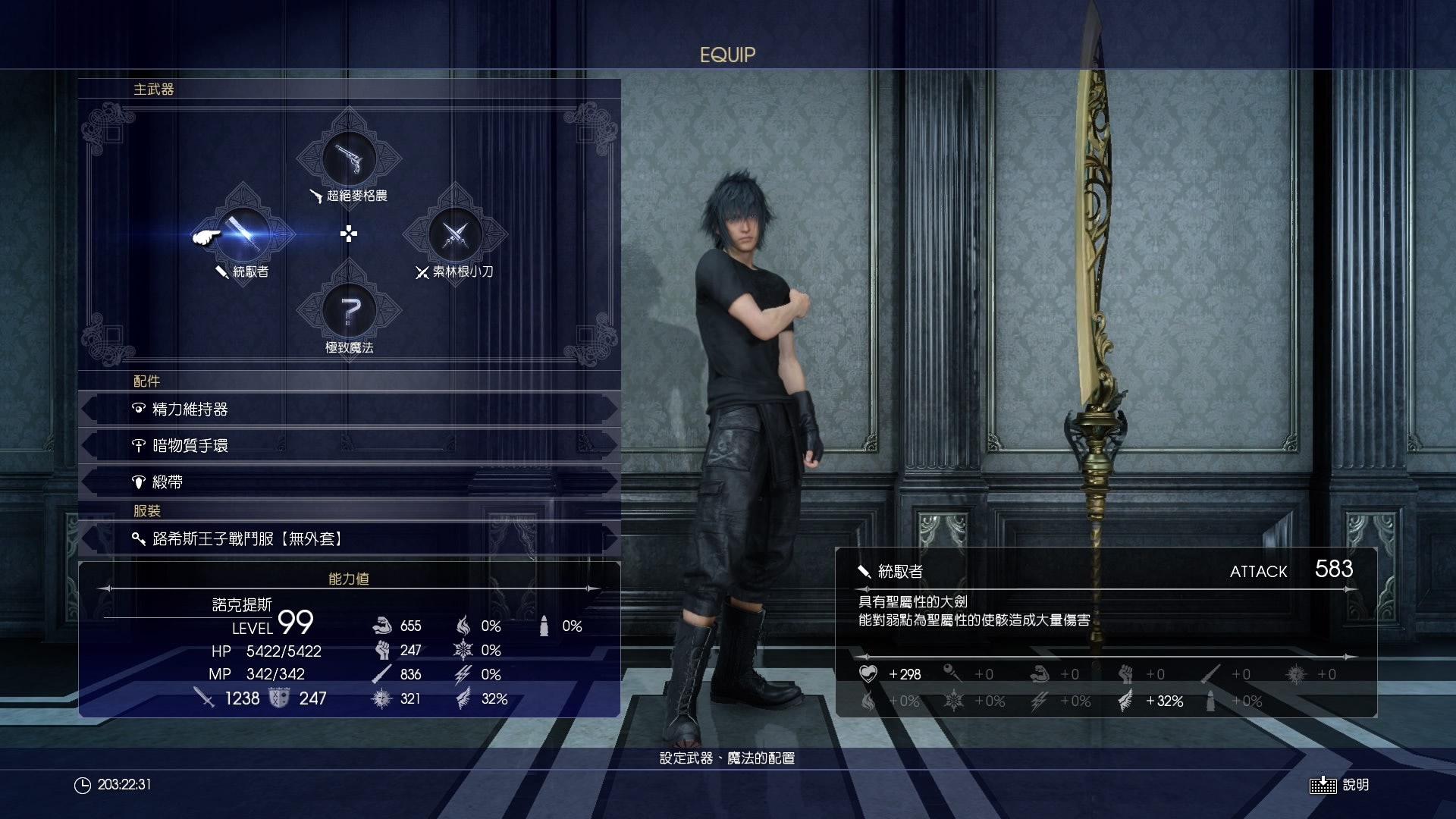This screenshot has height=819, width=1456.
Task: Select the 超絕麥格農 pistol weapon slot
Action: pos(349,159)
